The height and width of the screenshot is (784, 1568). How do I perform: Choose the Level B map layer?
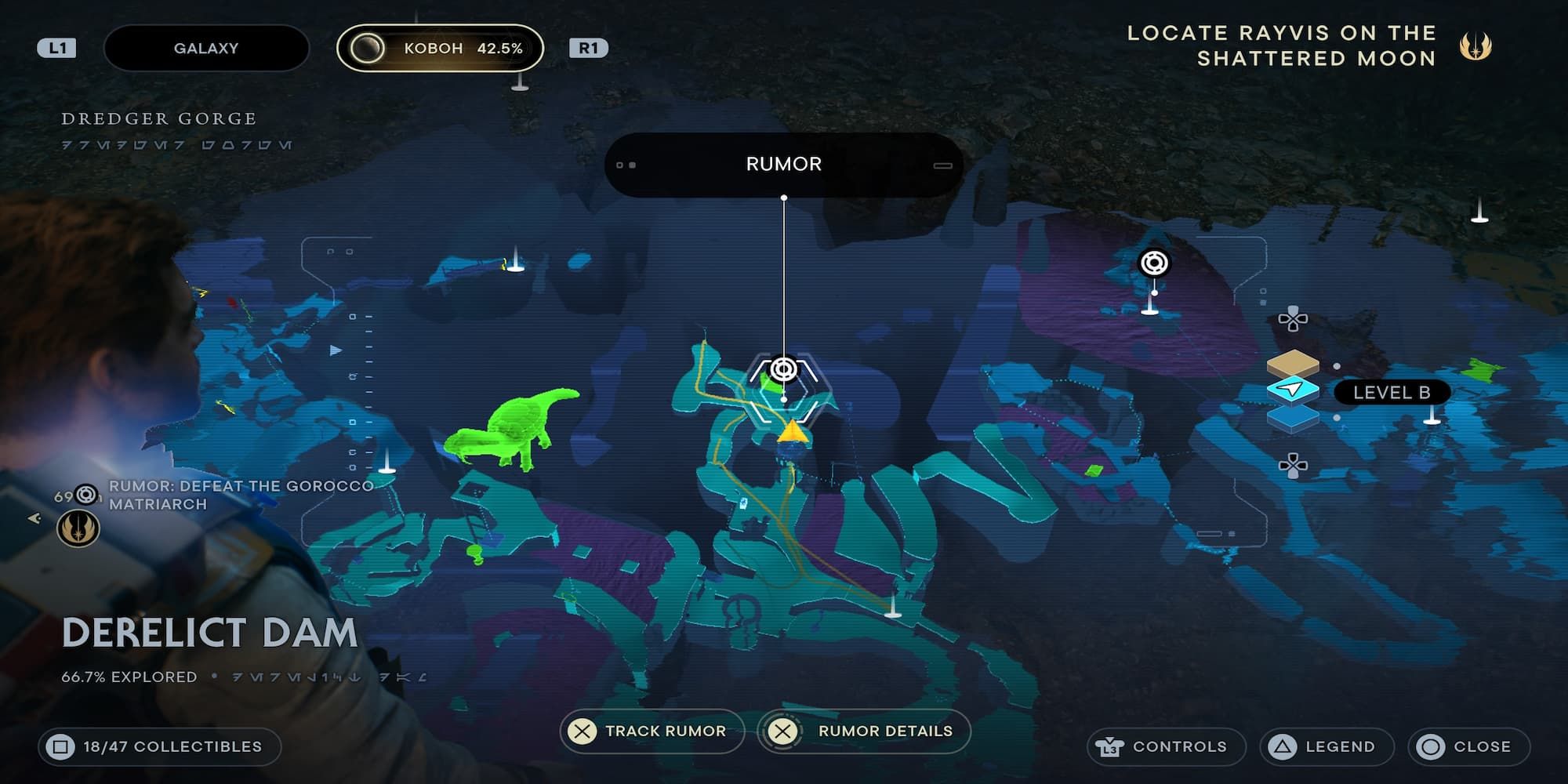[1294, 390]
